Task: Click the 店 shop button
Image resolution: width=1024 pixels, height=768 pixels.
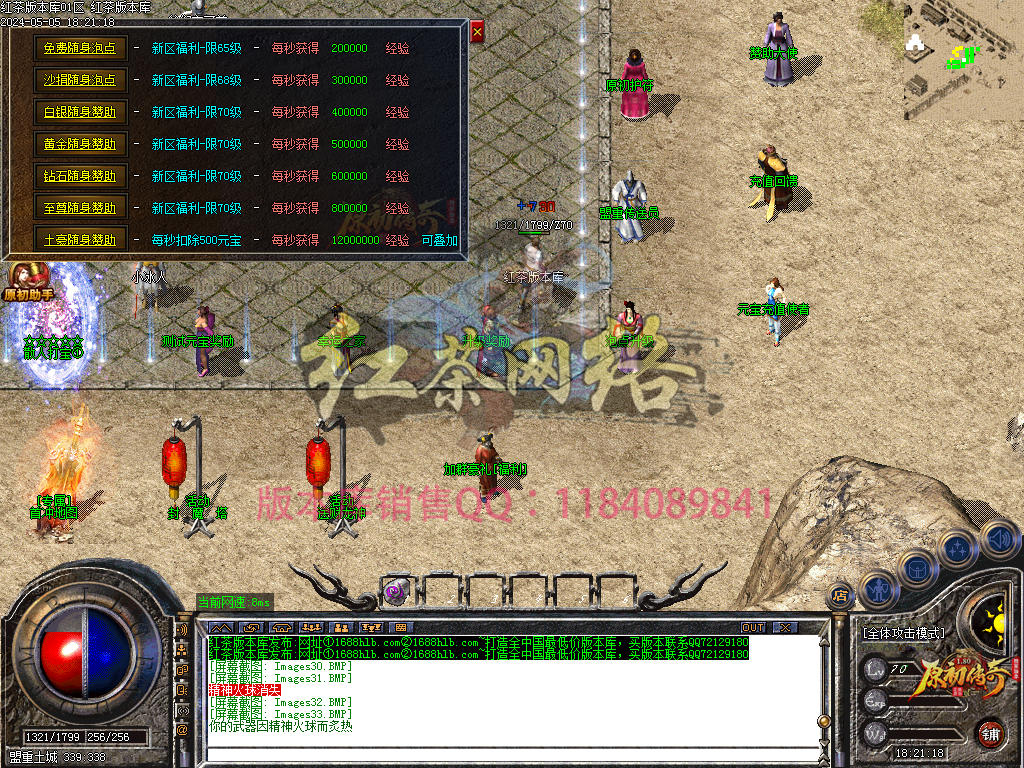Action: pyautogui.click(x=840, y=596)
